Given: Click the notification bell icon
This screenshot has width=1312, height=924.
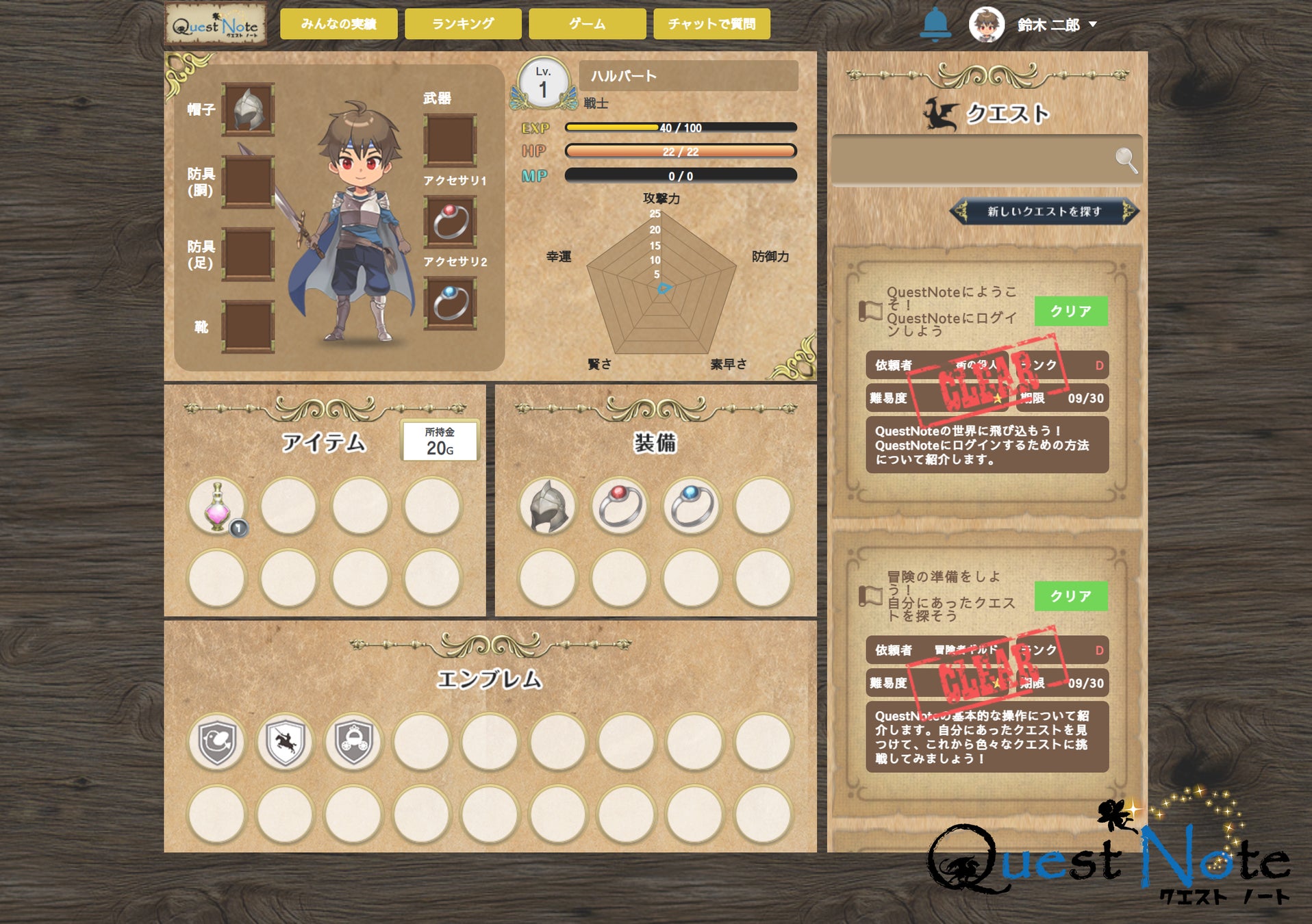Looking at the screenshot, I should tap(934, 24).
